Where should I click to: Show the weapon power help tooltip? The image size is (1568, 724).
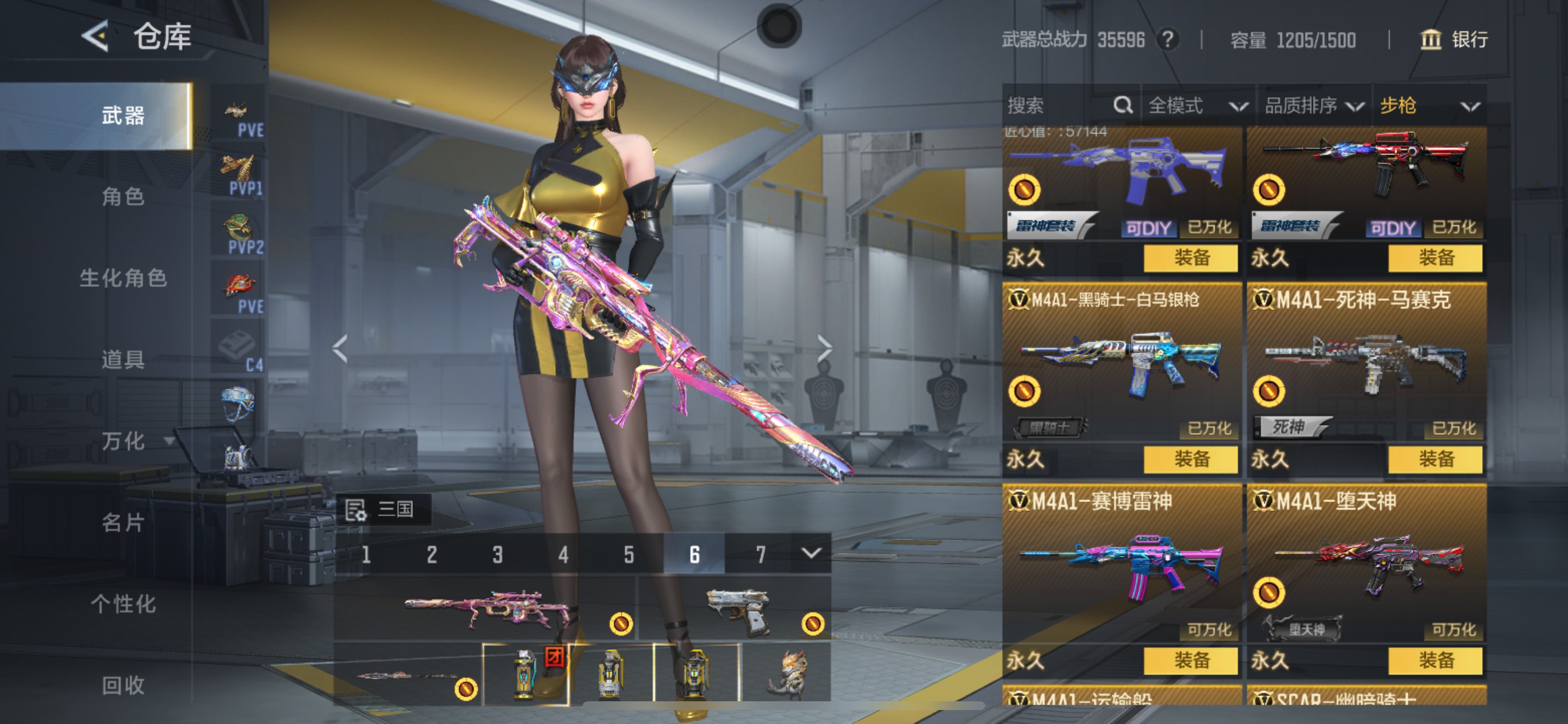pyautogui.click(x=1167, y=40)
